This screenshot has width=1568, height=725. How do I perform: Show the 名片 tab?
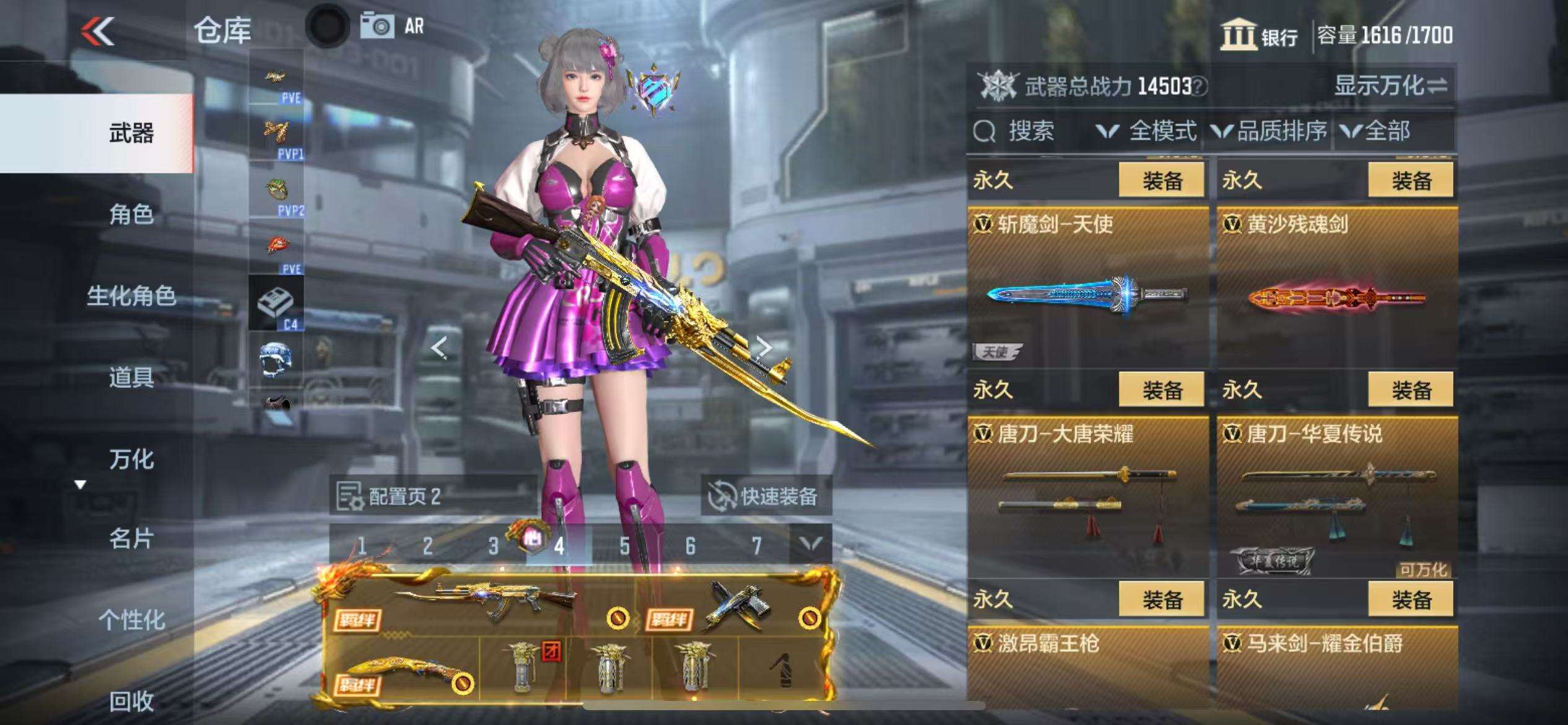click(131, 538)
